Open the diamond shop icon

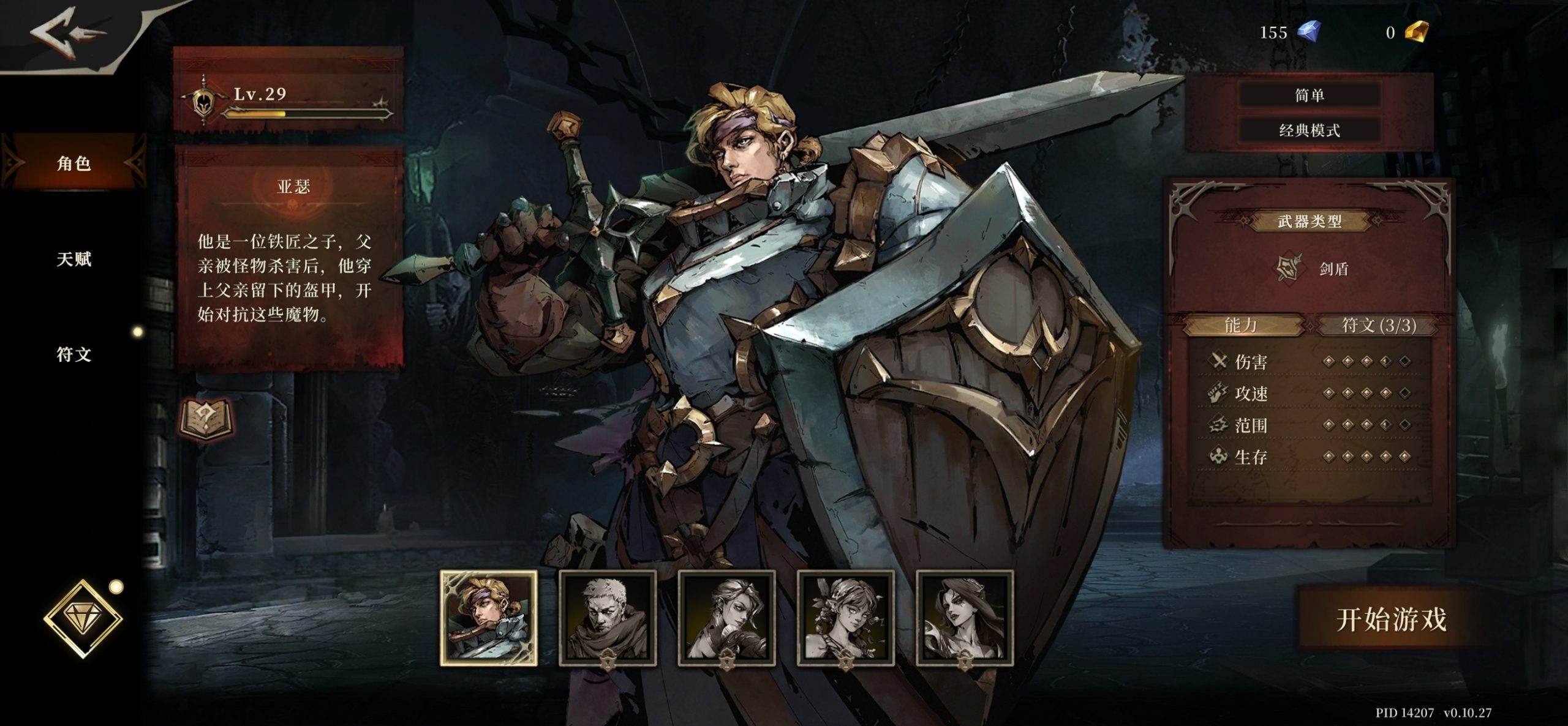pos(83,618)
